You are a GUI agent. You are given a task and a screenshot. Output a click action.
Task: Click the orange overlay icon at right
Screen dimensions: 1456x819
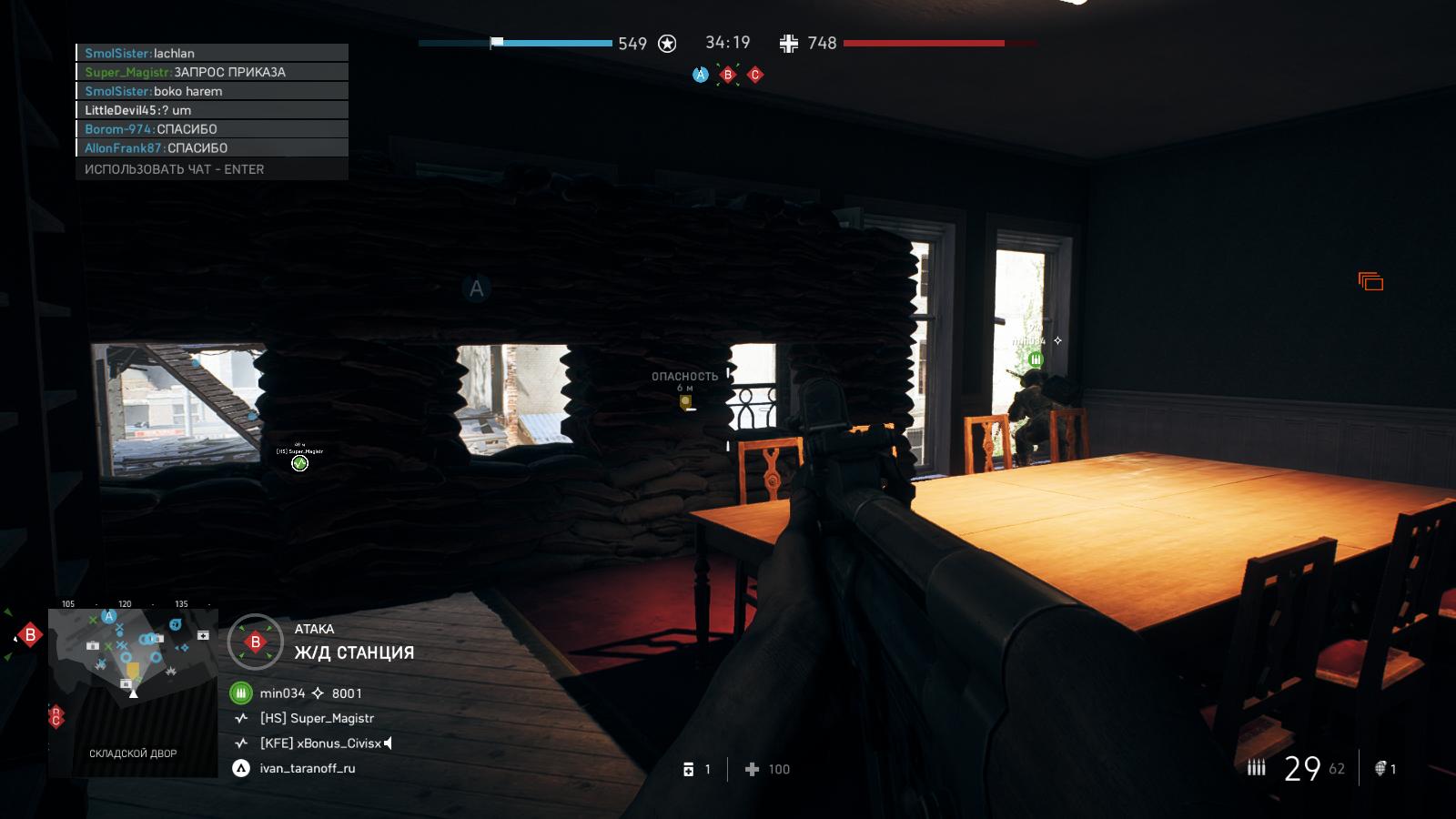click(x=1370, y=281)
